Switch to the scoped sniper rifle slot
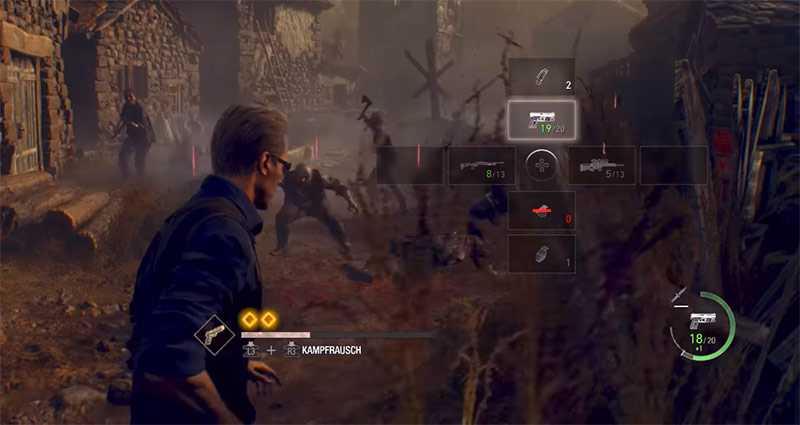Image resolution: width=800 pixels, height=425 pixels. tap(601, 165)
